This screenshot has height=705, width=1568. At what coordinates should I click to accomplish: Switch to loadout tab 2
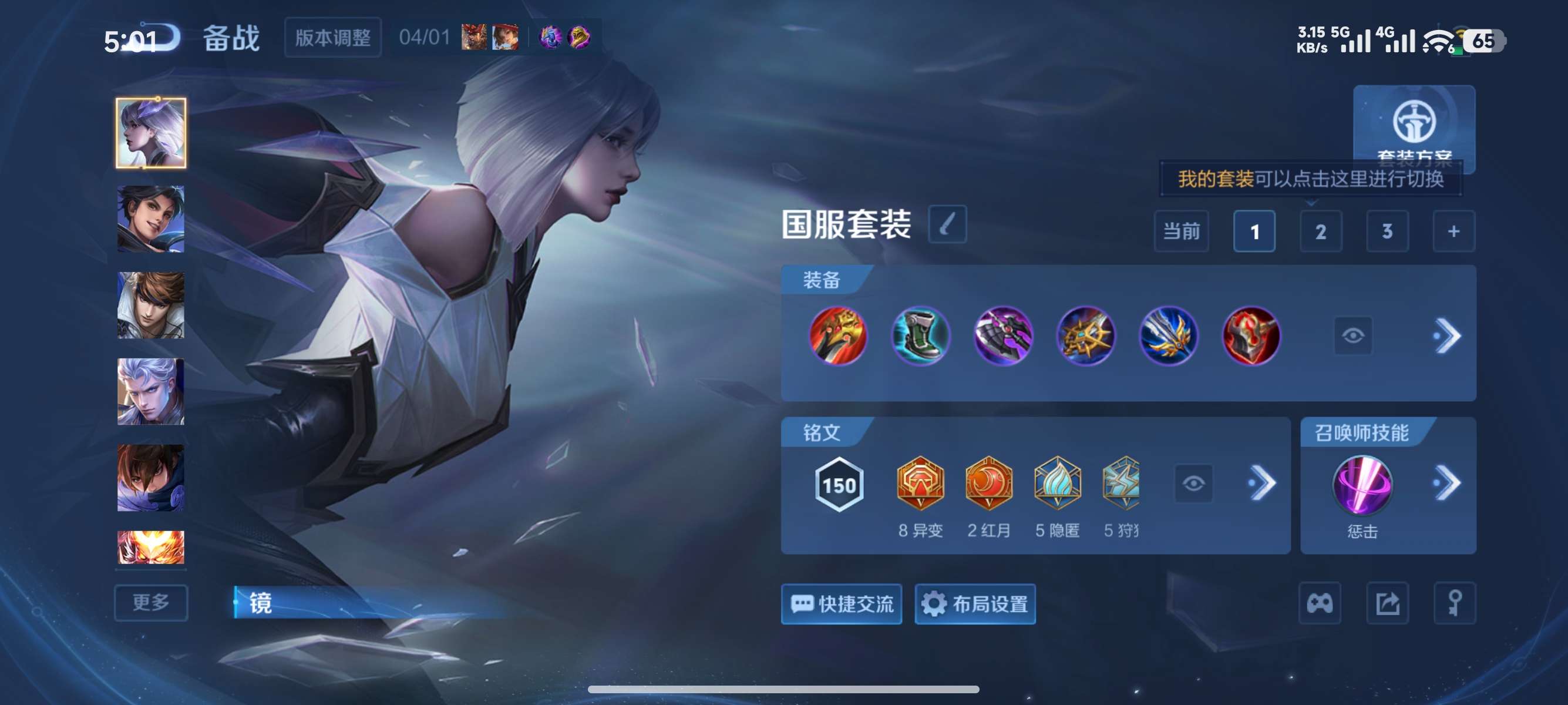pos(1321,231)
